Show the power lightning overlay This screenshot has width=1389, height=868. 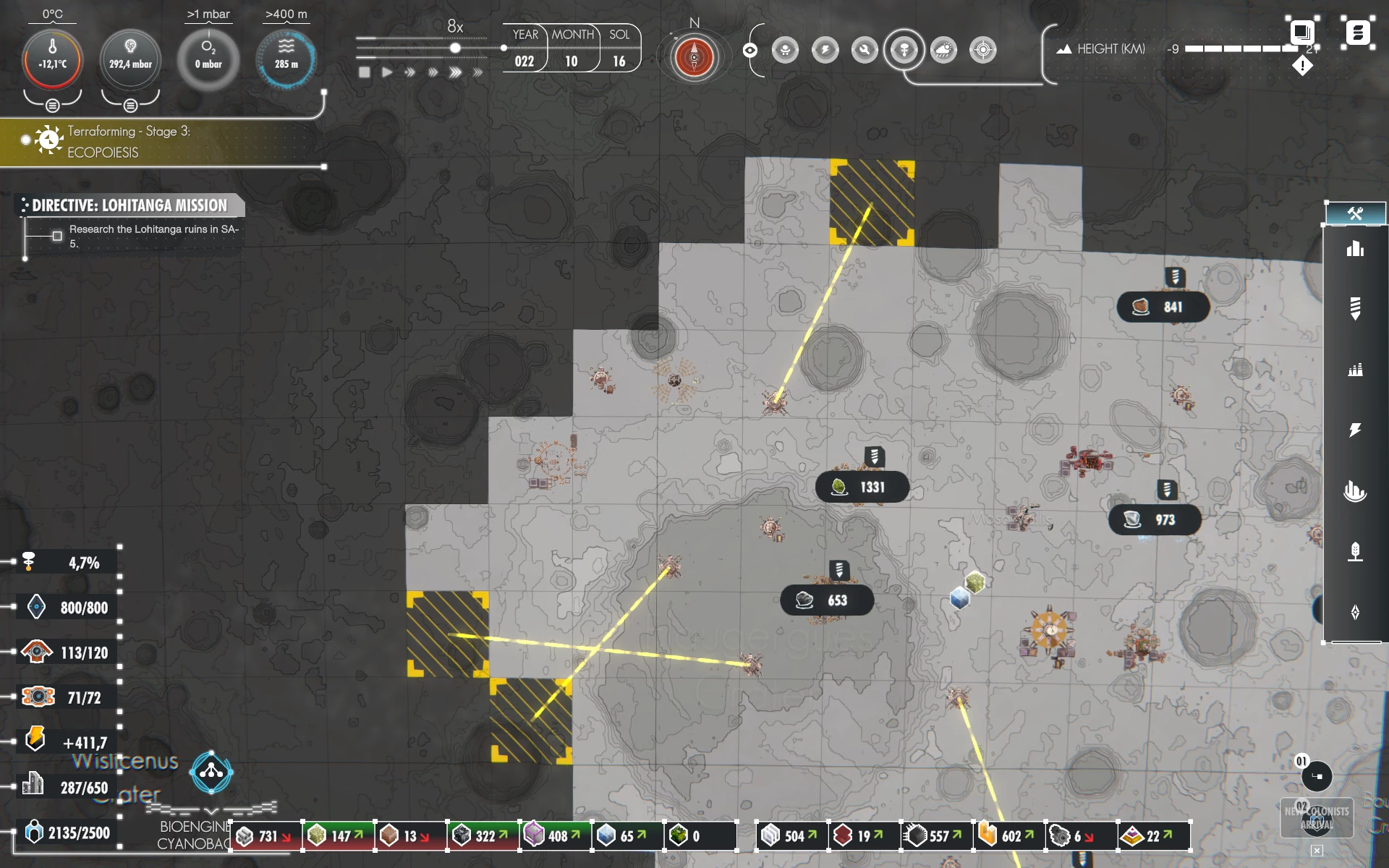pos(825,50)
